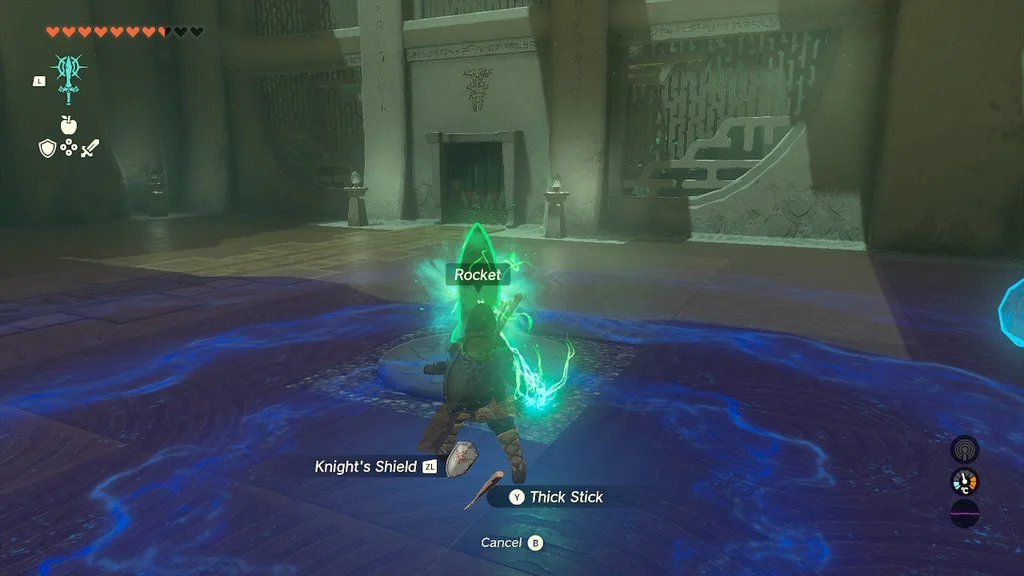Choose the shield quick-select icon
This screenshot has width=1024, height=576.
point(47,149)
